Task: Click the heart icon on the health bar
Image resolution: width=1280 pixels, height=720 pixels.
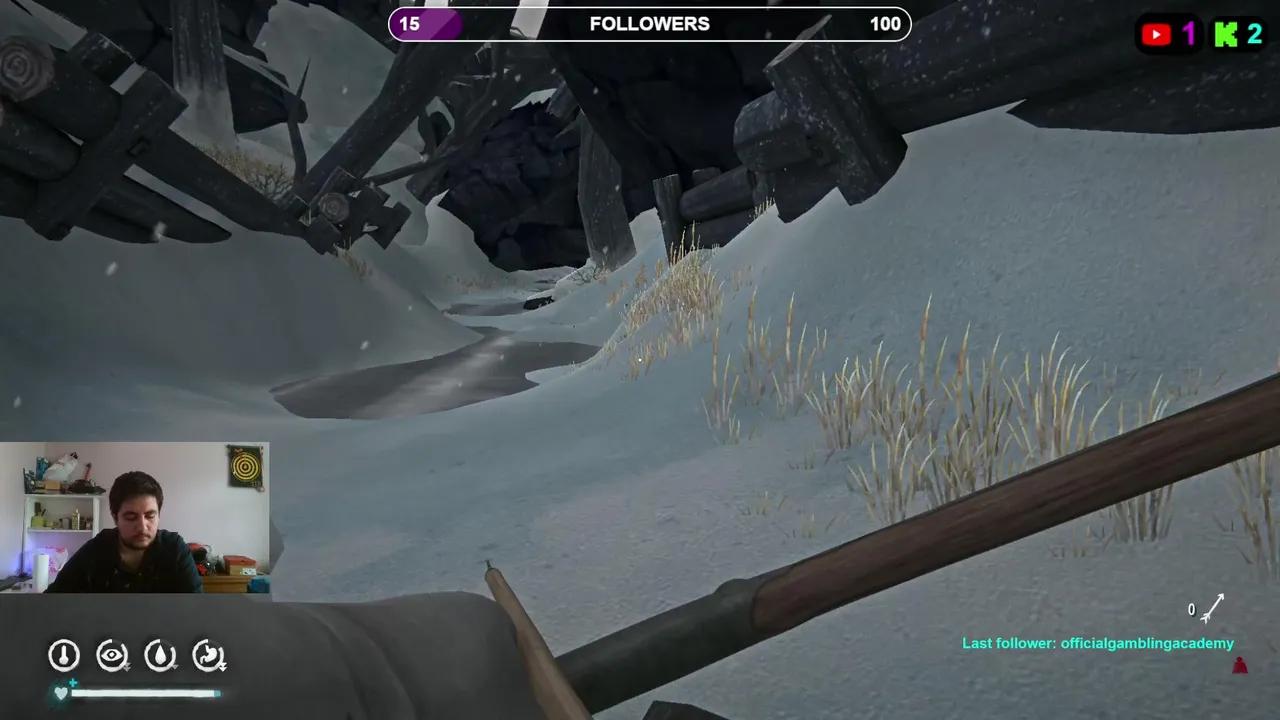Action: [x=61, y=692]
